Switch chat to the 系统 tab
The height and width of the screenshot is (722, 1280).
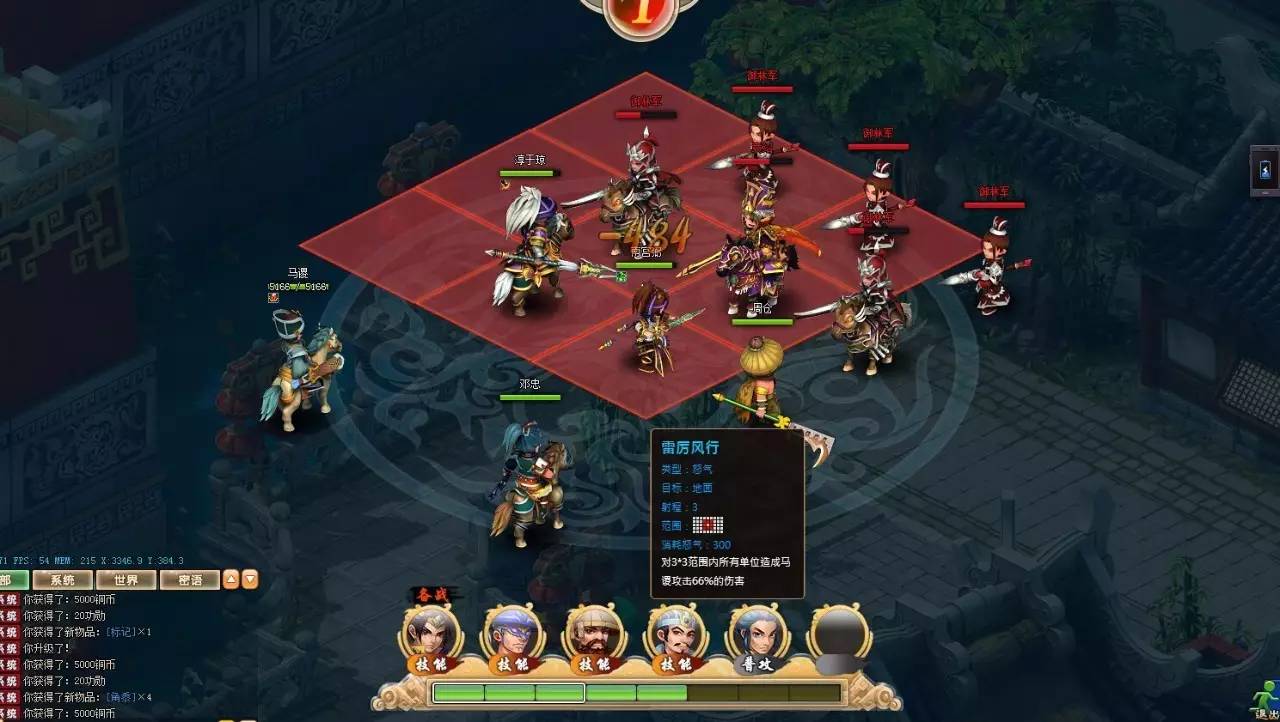click(63, 580)
